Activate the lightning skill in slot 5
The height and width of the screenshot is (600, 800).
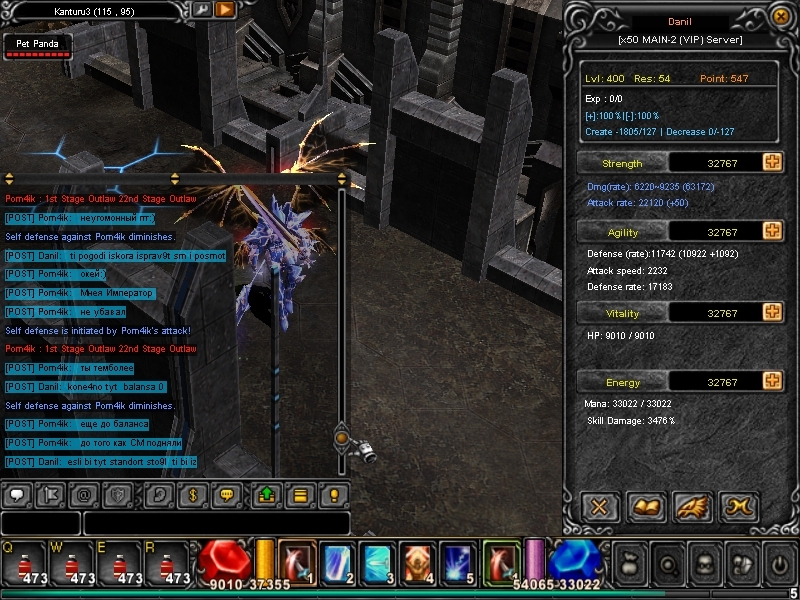click(x=458, y=562)
